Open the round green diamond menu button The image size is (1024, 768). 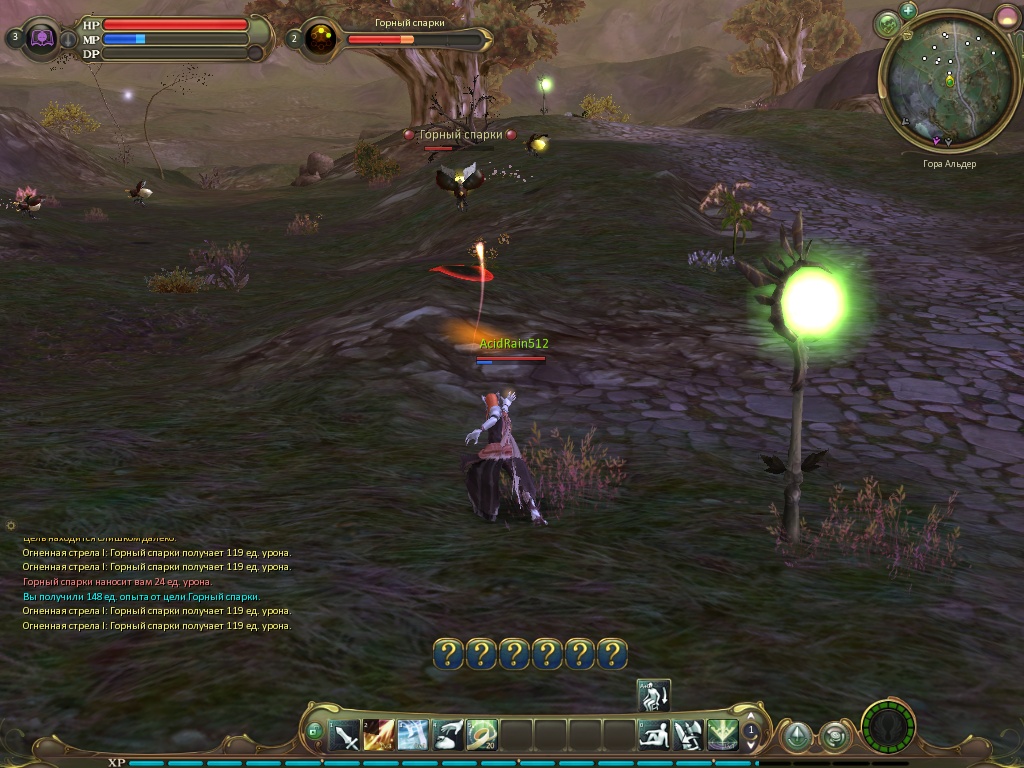[x=796, y=737]
